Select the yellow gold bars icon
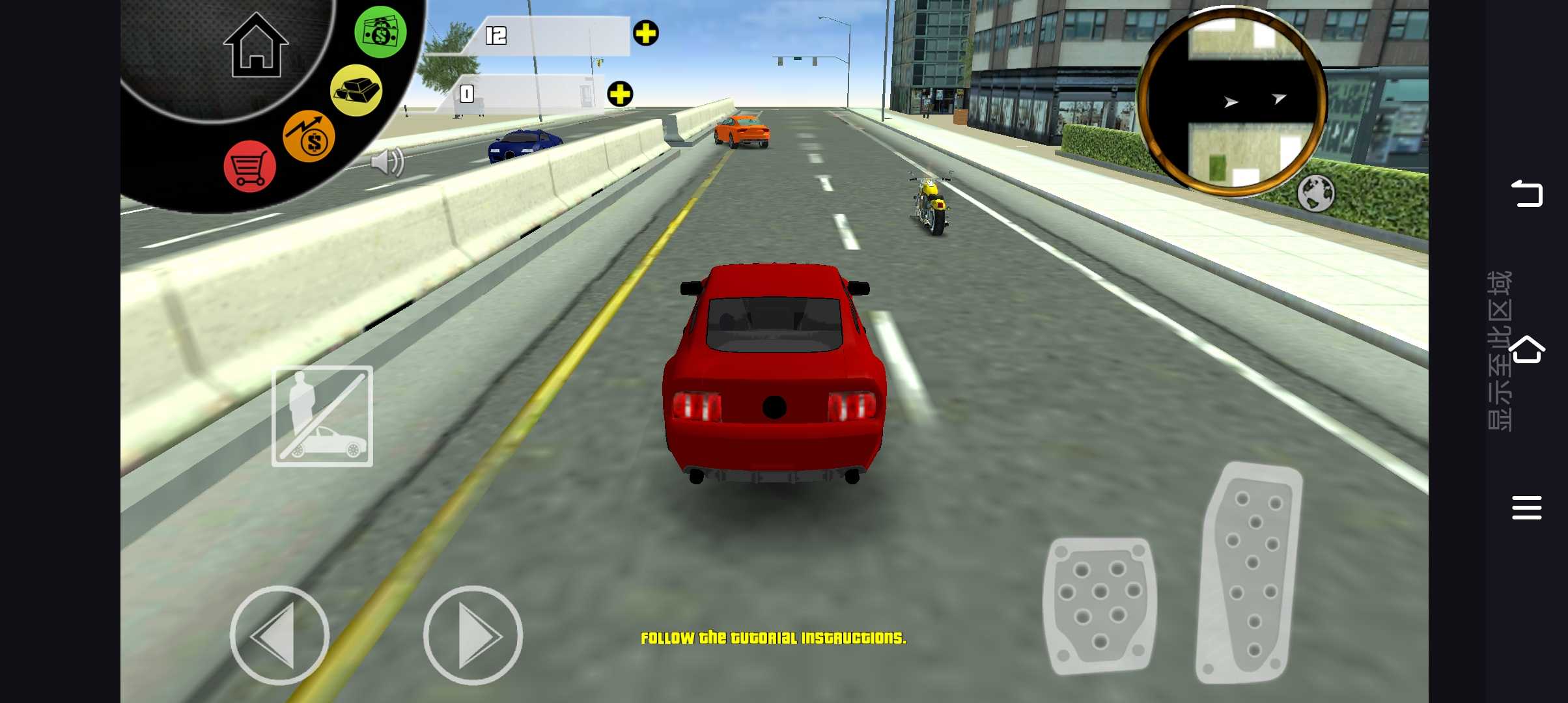The image size is (1568, 703). point(356,90)
